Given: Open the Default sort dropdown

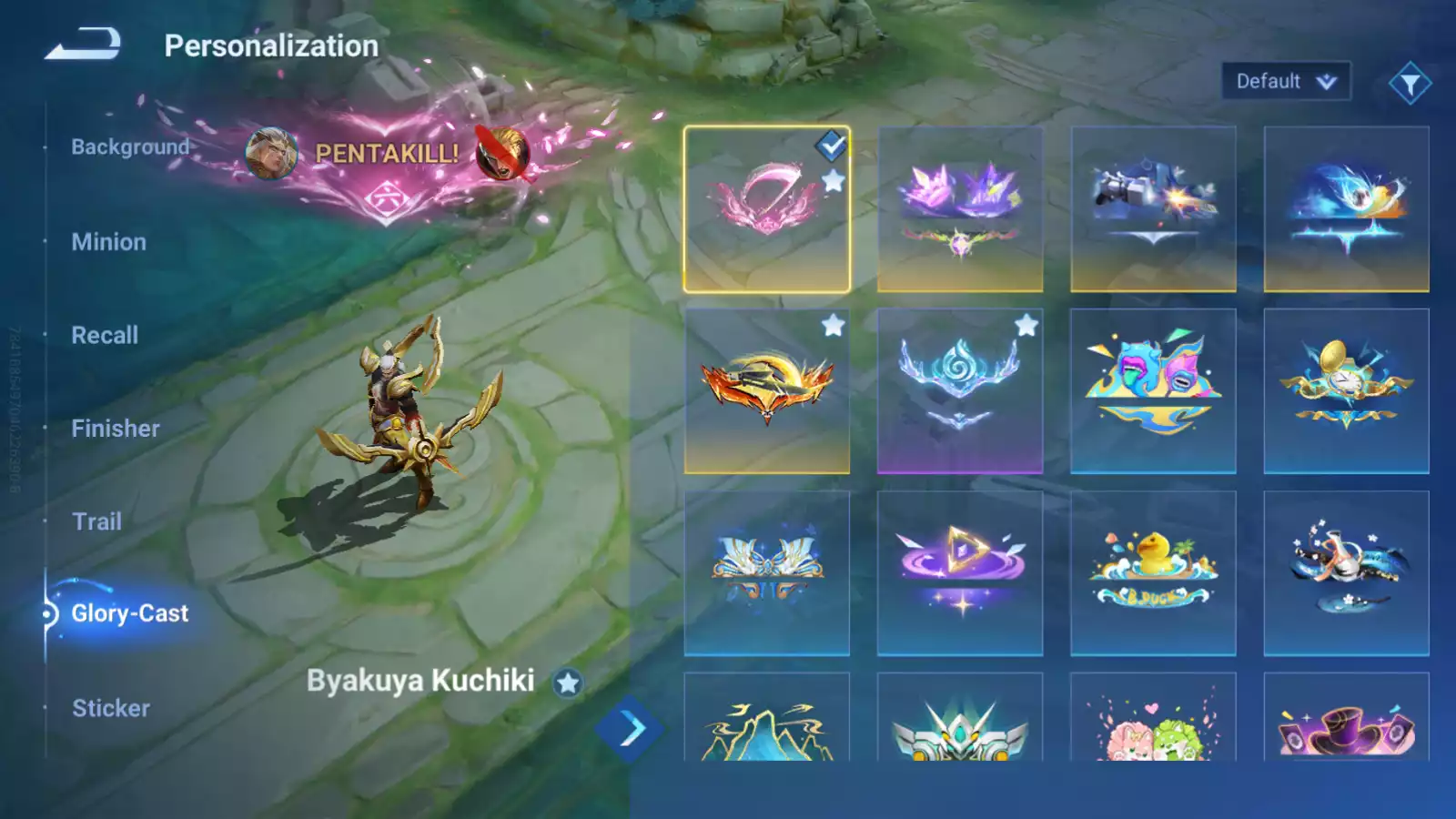Looking at the screenshot, I should [x=1285, y=80].
